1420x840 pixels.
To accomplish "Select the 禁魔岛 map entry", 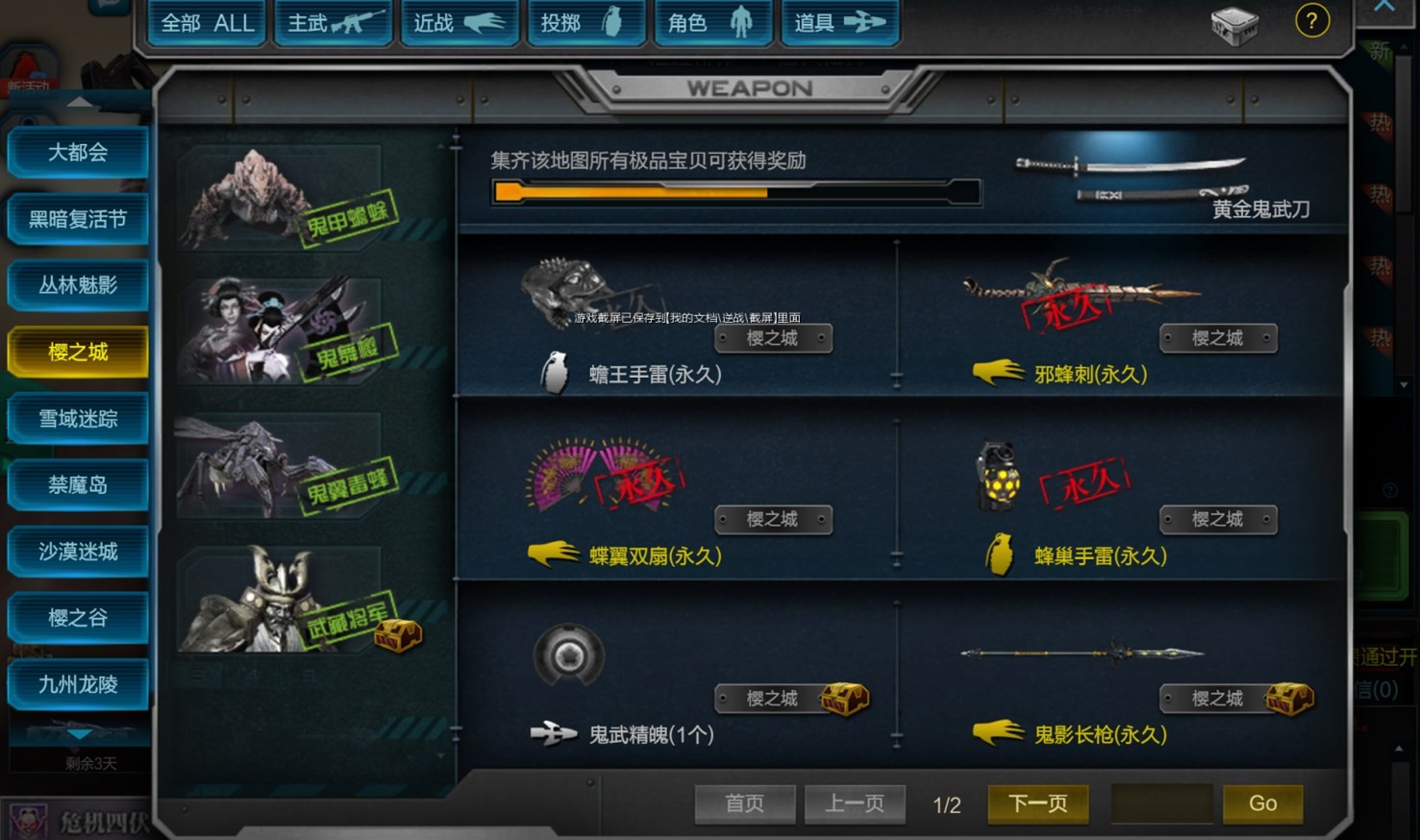I will point(78,485).
